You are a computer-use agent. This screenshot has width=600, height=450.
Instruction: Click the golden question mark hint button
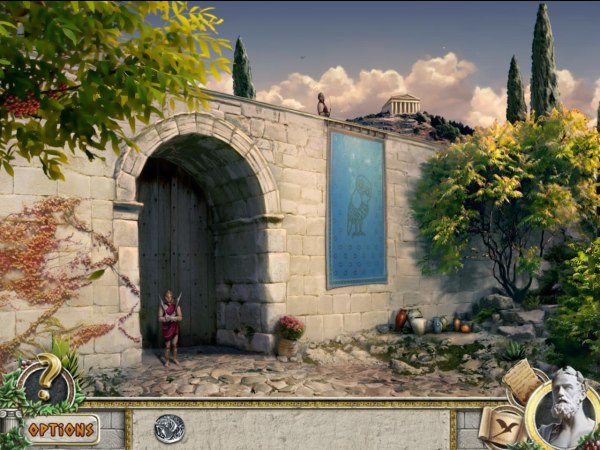point(47,380)
